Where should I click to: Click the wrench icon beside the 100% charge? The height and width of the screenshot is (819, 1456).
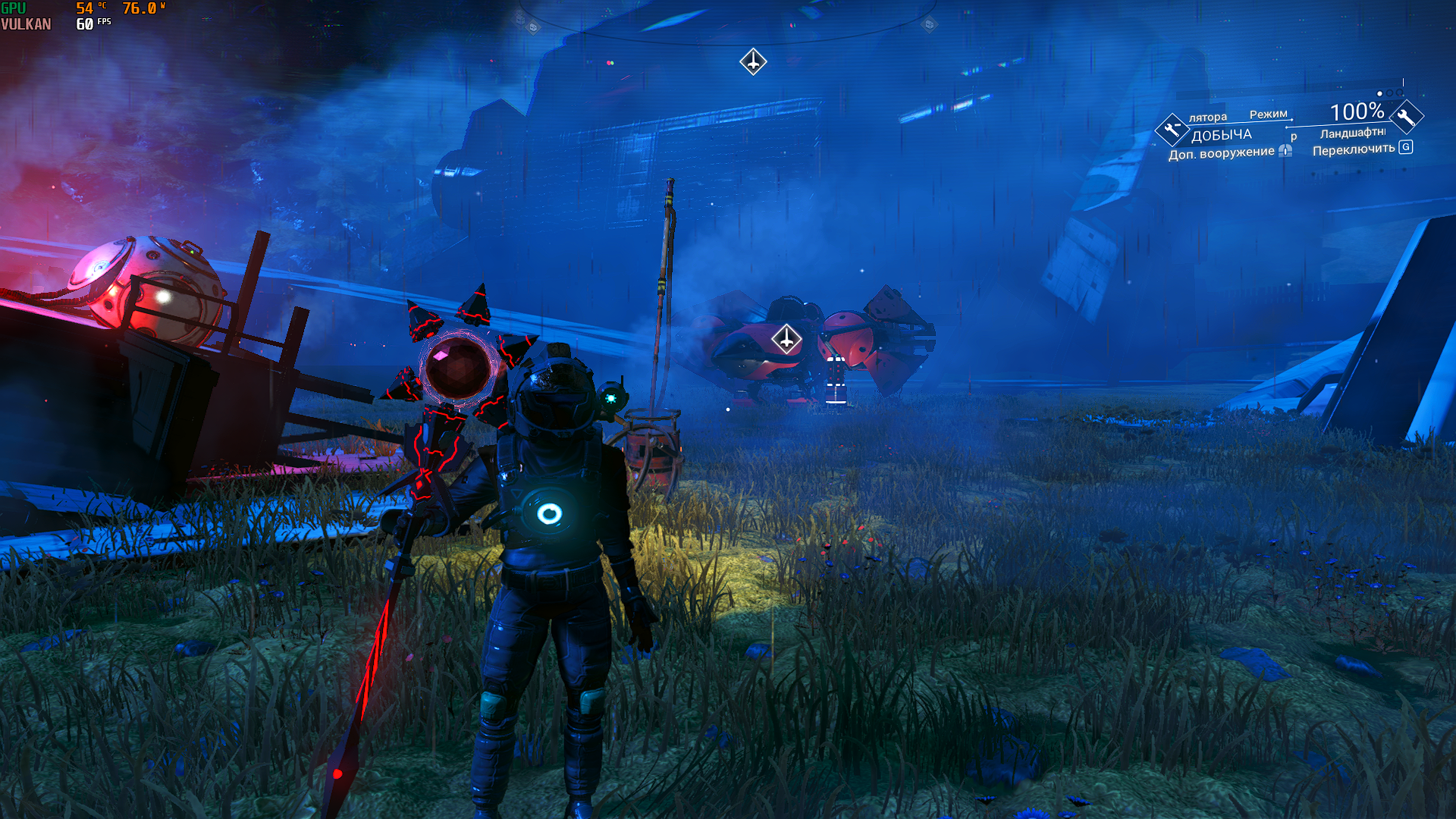[x=1406, y=117]
